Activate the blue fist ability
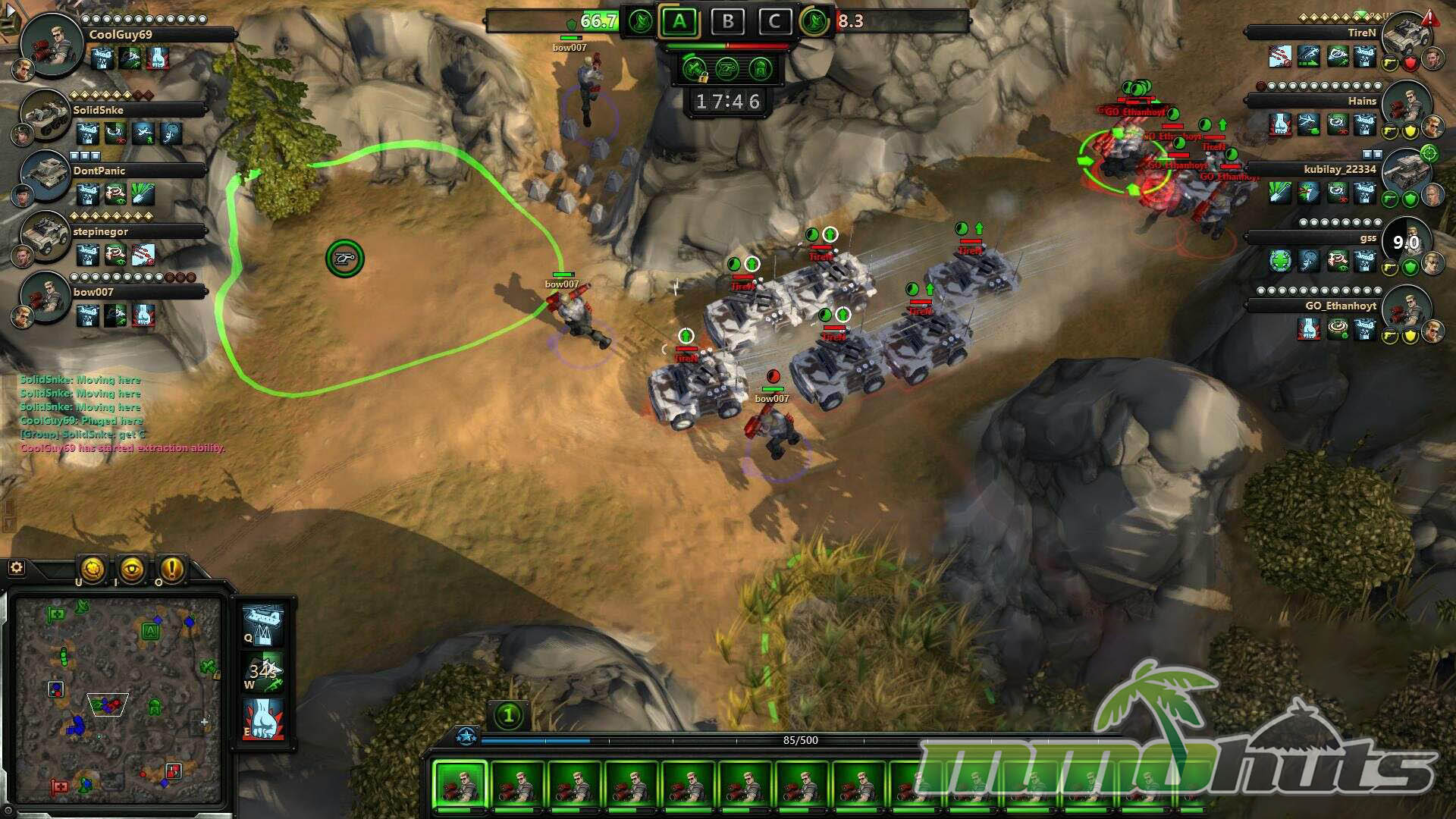Image resolution: width=1456 pixels, height=819 pixels. 262,719
